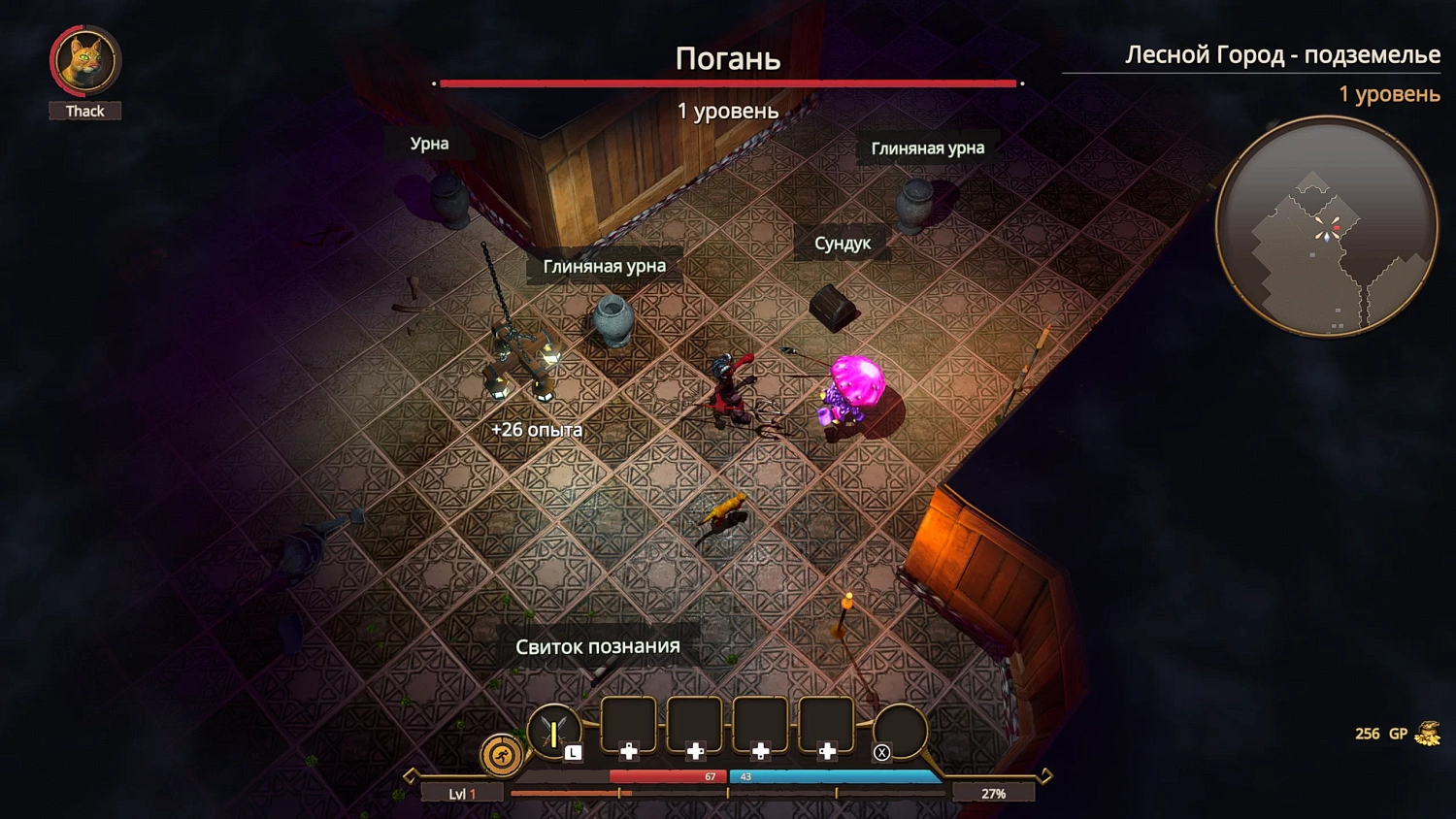
Task: Click Thack's cat portrait
Action: pyautogui.click(x=84, y=60)
